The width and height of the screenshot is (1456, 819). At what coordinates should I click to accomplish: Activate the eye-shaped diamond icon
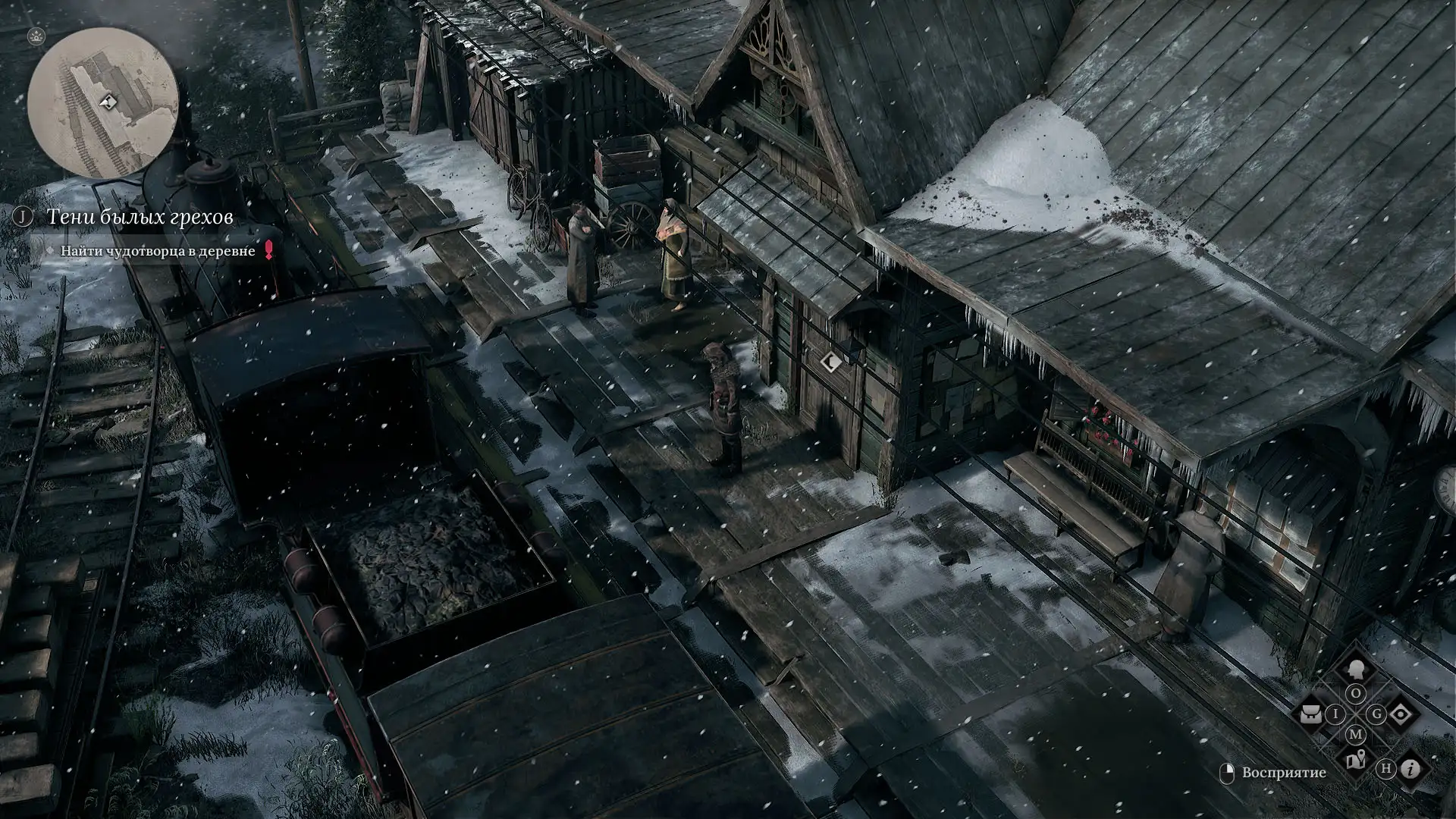(x=1401, y=714)
